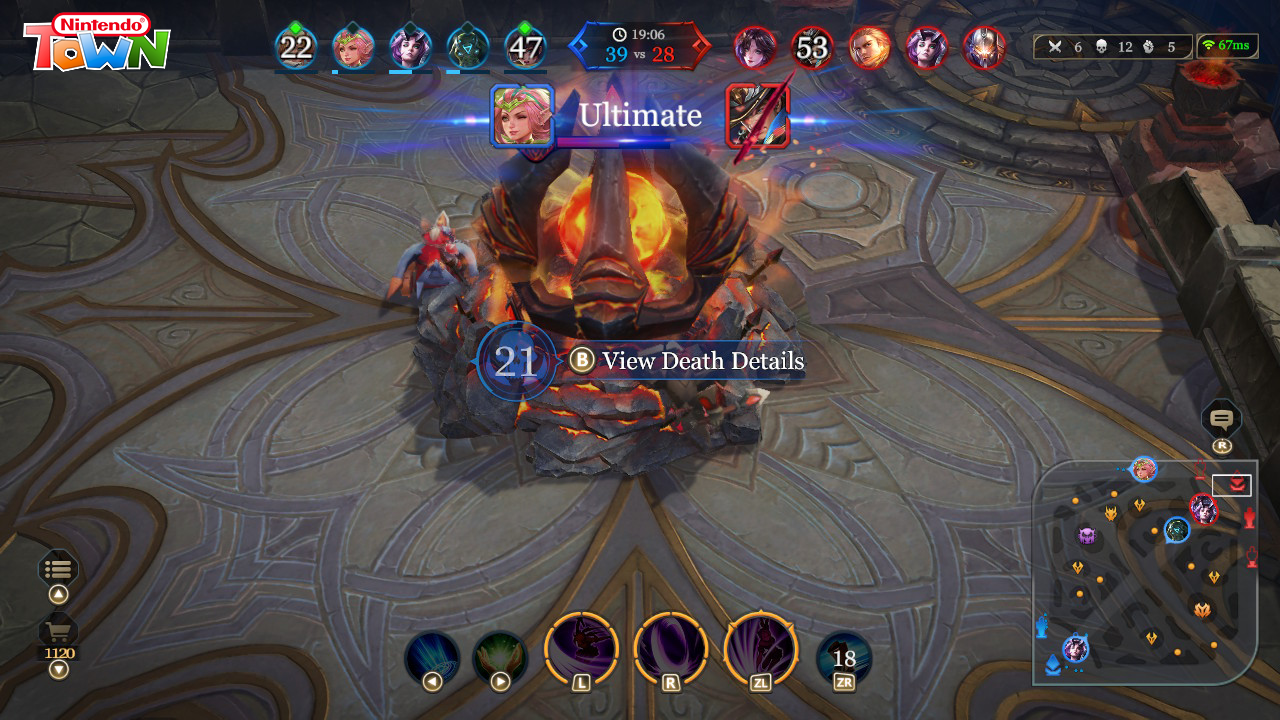
Task: Click the orange dragon marker on minimap
Action: (1202, 608)
